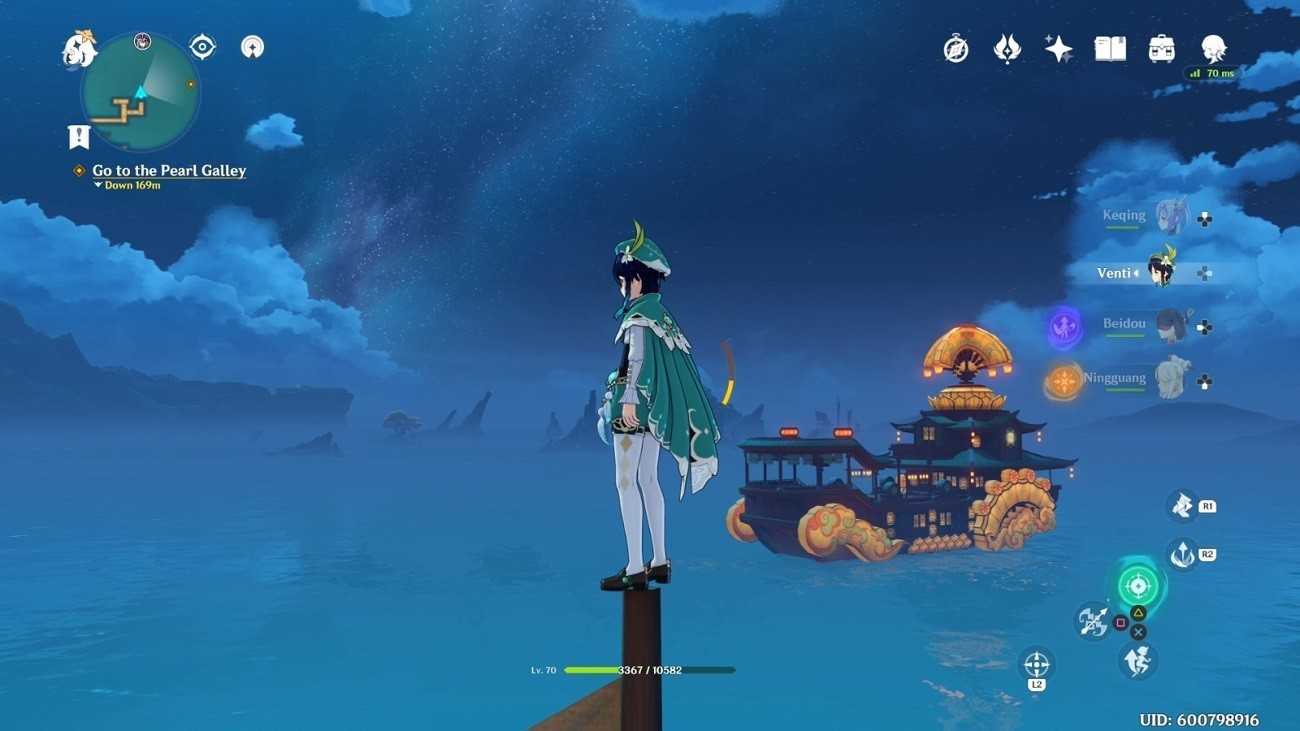Activate the crosshair aiming mode icon
The height and width of the screenshot is (731, 1300).
[x=1037, y=664]
